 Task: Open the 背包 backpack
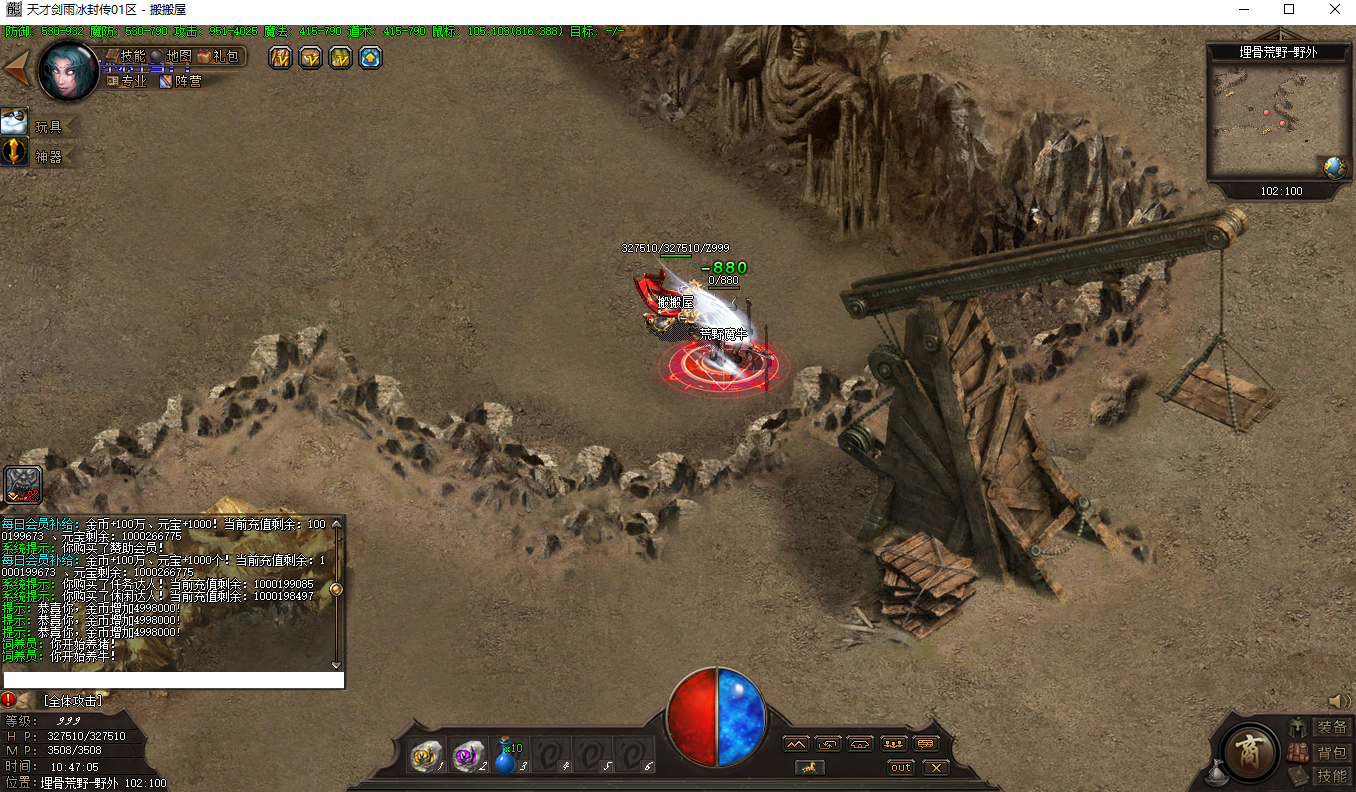click(x=1331, y=752)
